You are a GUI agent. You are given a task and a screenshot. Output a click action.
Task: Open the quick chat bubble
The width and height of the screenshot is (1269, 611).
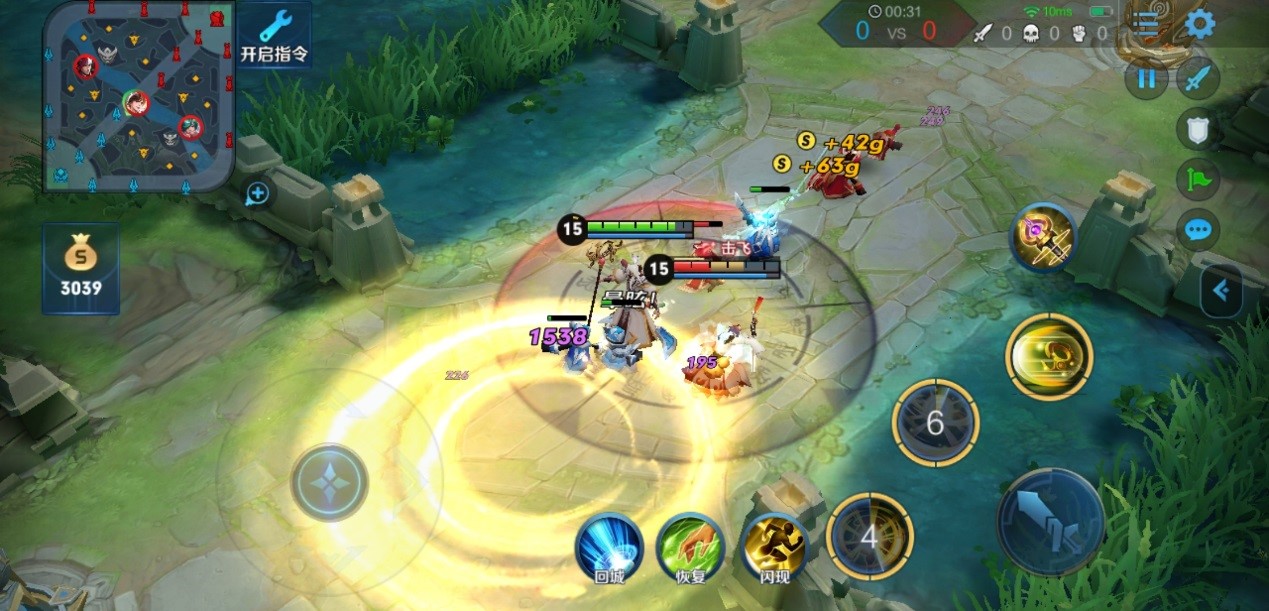coord(1197,231)
